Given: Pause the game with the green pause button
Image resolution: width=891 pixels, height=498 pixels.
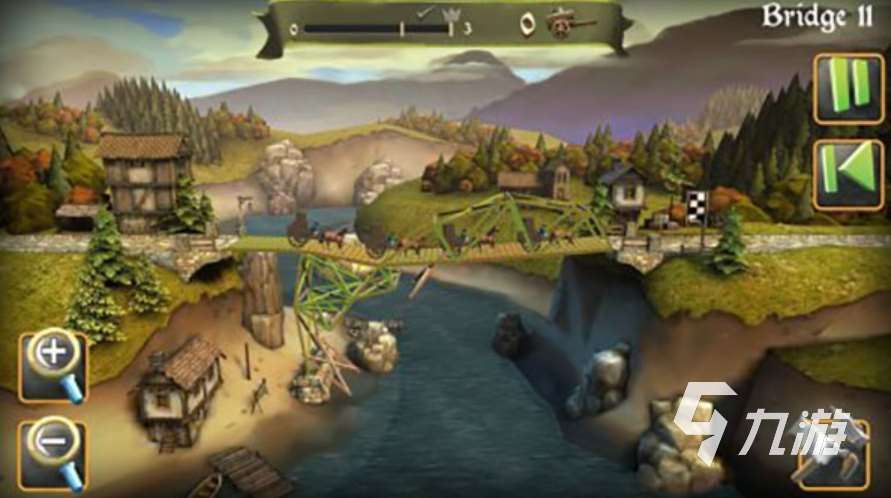Looking at the screenshot, I should click(x=848, y=89).
